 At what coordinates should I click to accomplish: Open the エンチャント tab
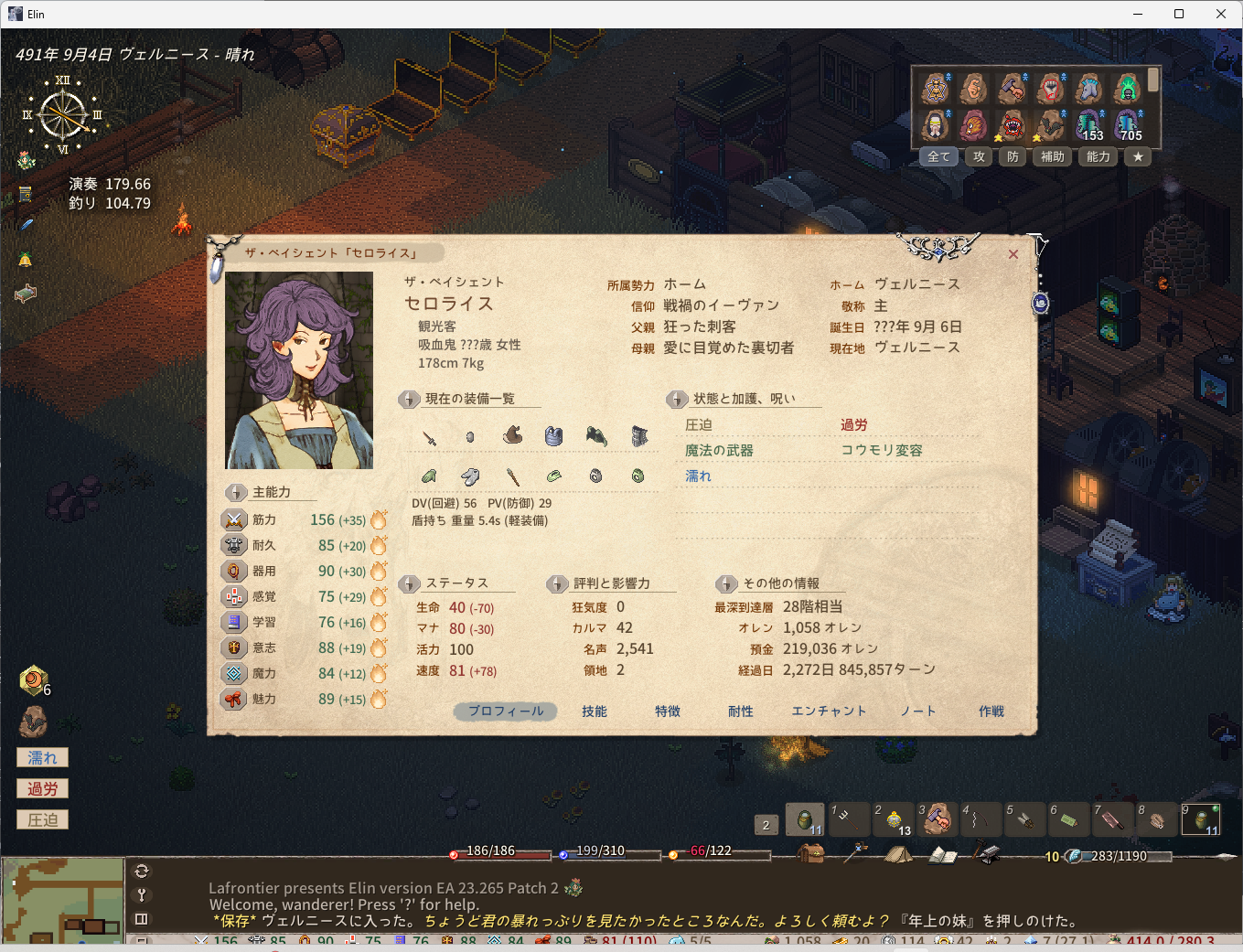(x=829, y=711)
